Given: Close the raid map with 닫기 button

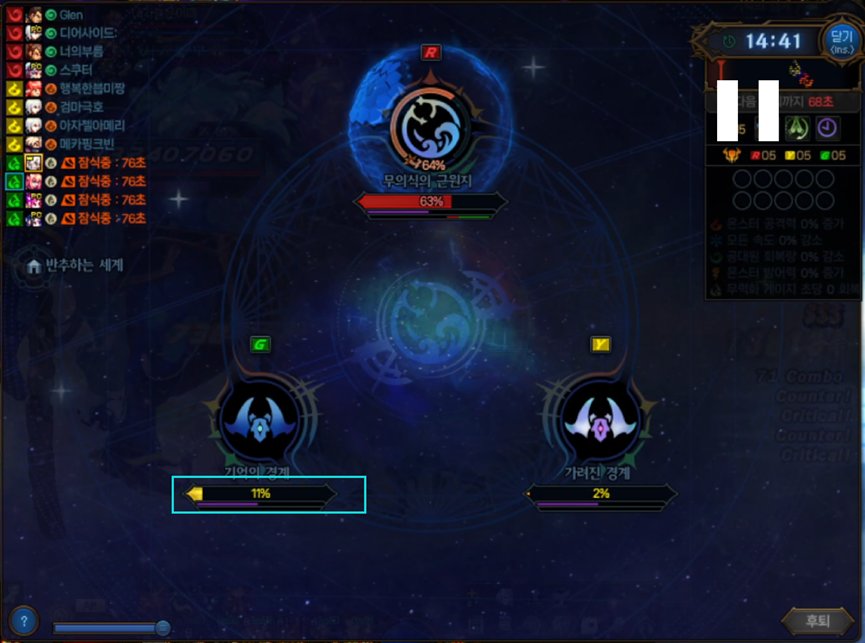Looking at the screenshot, I should click(x=840, y=41).
